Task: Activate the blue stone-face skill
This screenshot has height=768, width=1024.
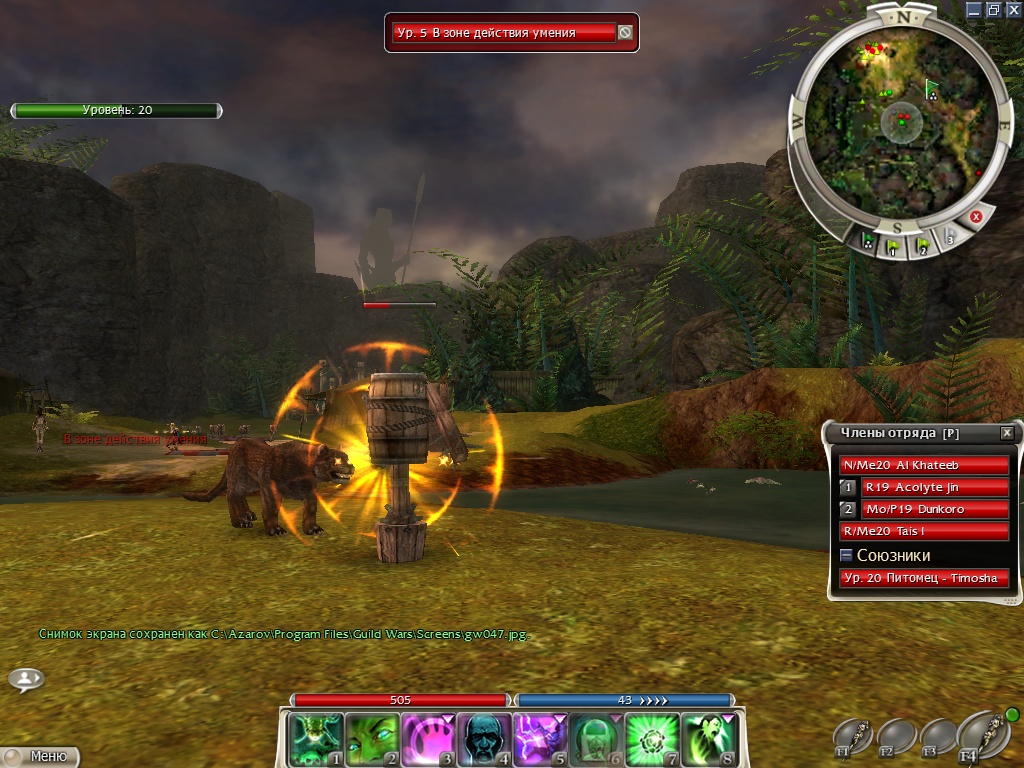Action: tap(484, 739)
